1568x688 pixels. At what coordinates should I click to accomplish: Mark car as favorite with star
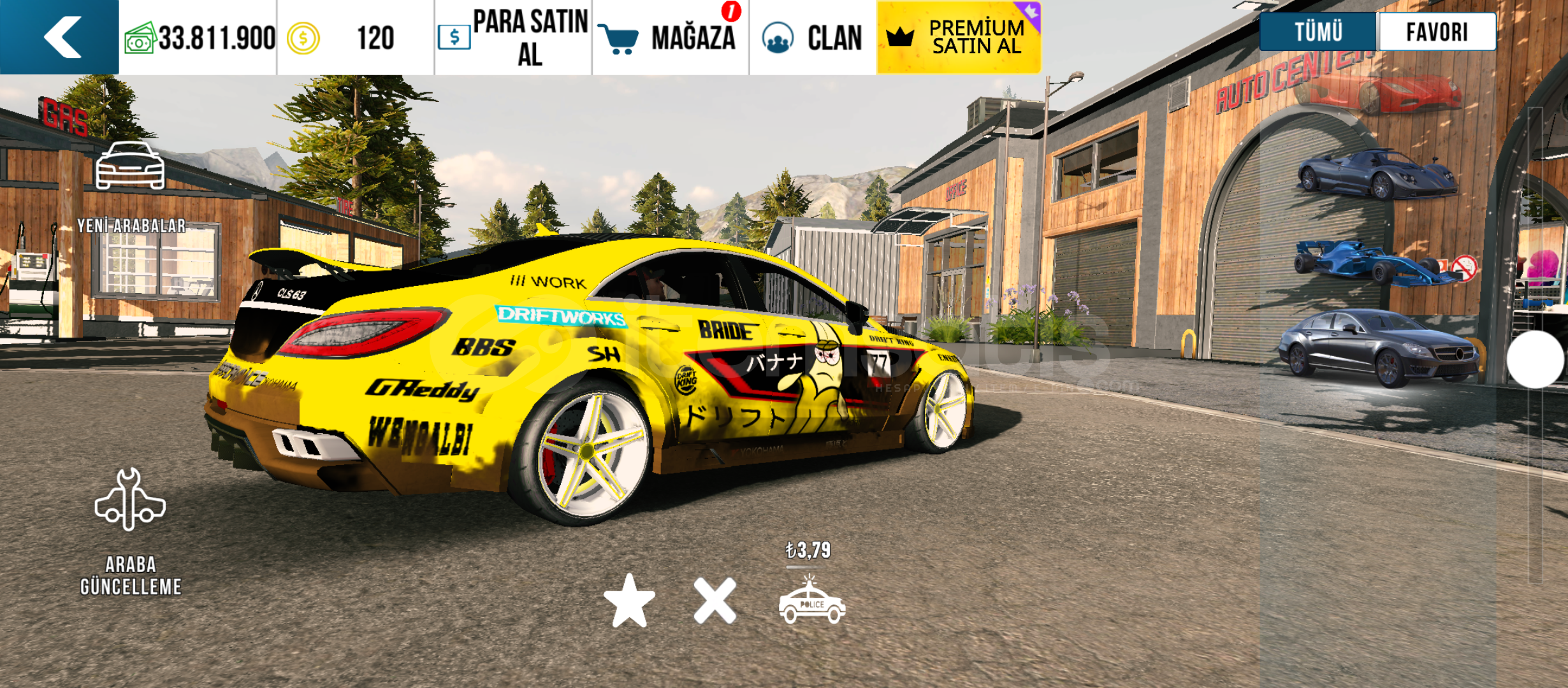coord(629,601)
